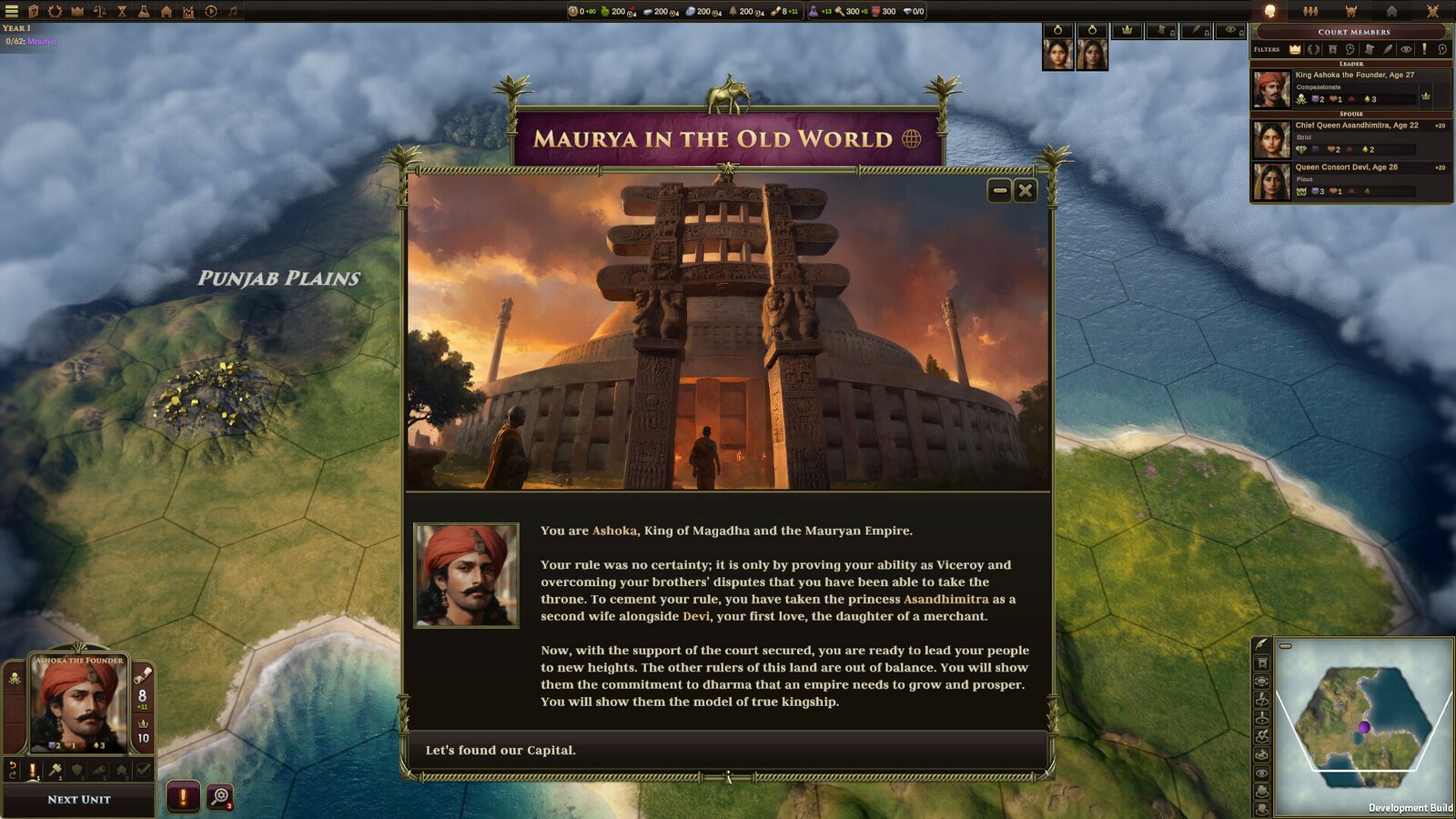Click the undo arrow on the unit panel
Image resolution: width=1456 pixels, height=819 pixels.
coord(13,769)
